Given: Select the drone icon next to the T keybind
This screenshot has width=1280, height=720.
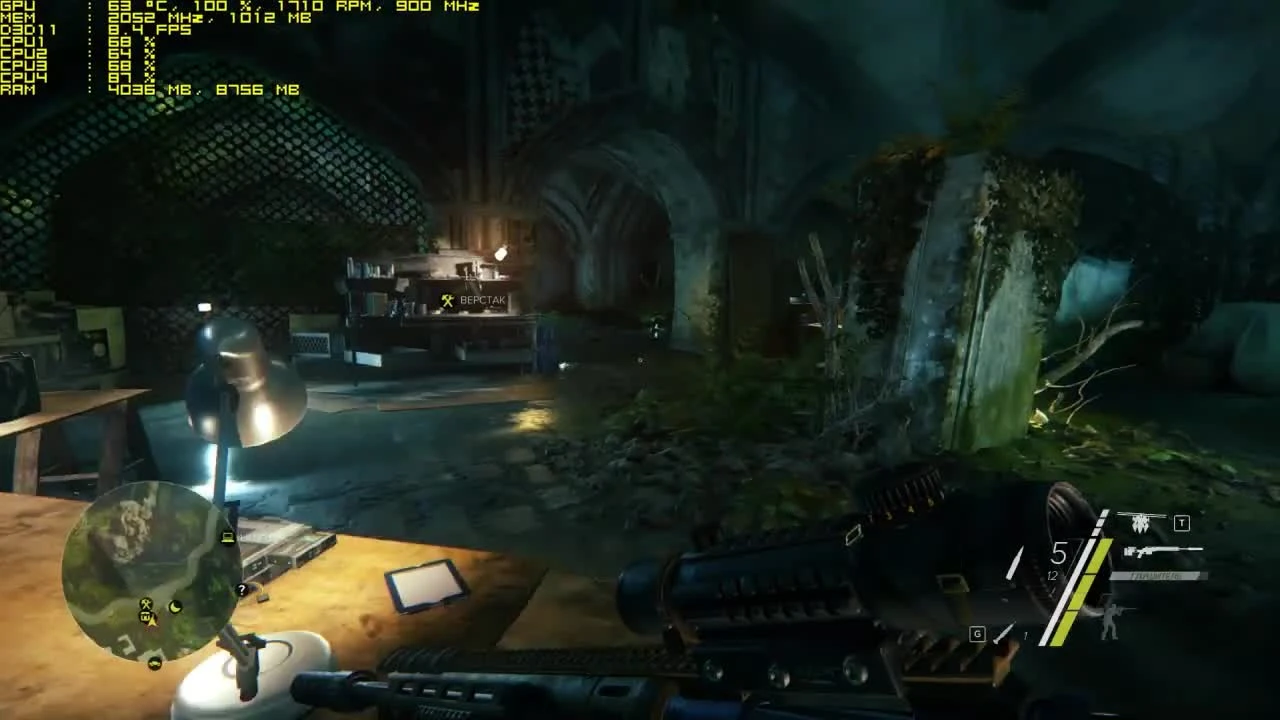Looking at the screenshot, I should tap(1141, 521).
